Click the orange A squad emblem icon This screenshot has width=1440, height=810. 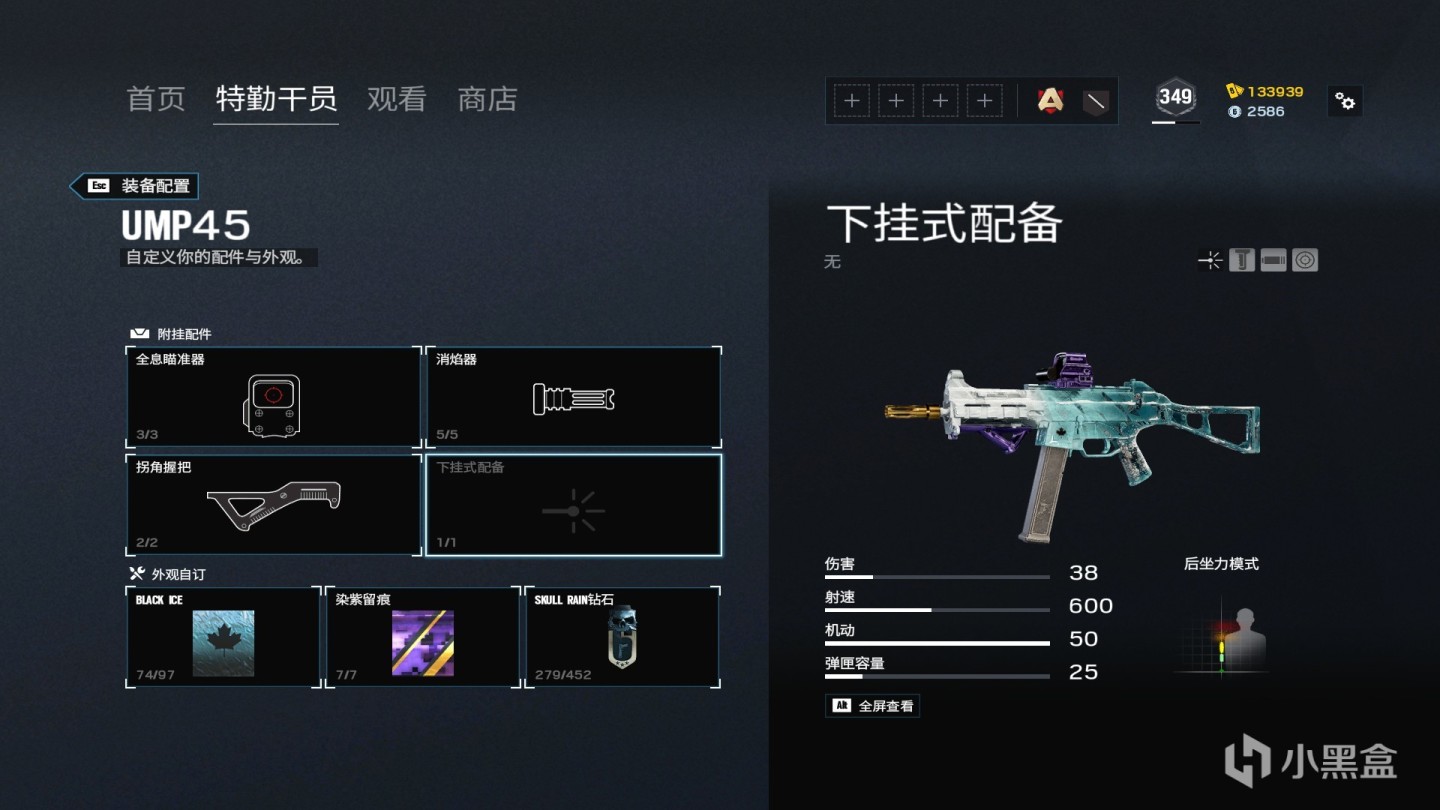[1050, 101]
